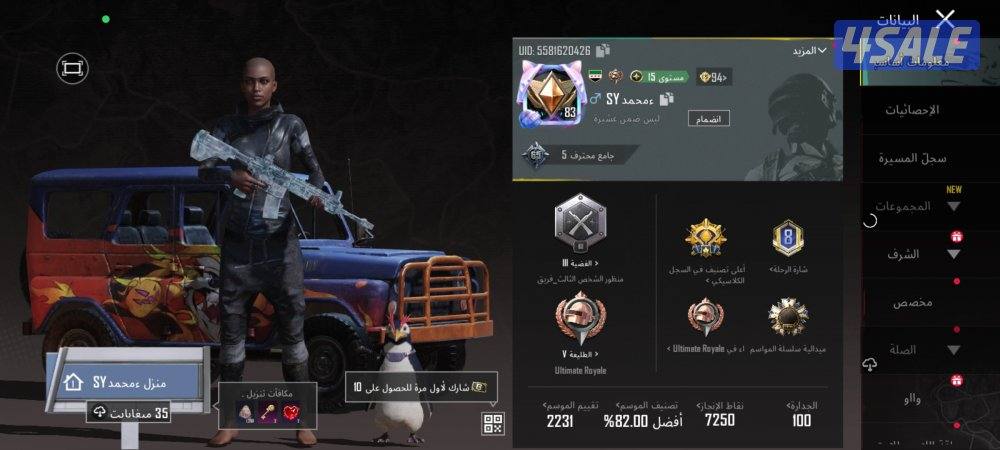Copy the UID with the copy icon
Screen dimensions: 1000x450
(x=603, y=50)
